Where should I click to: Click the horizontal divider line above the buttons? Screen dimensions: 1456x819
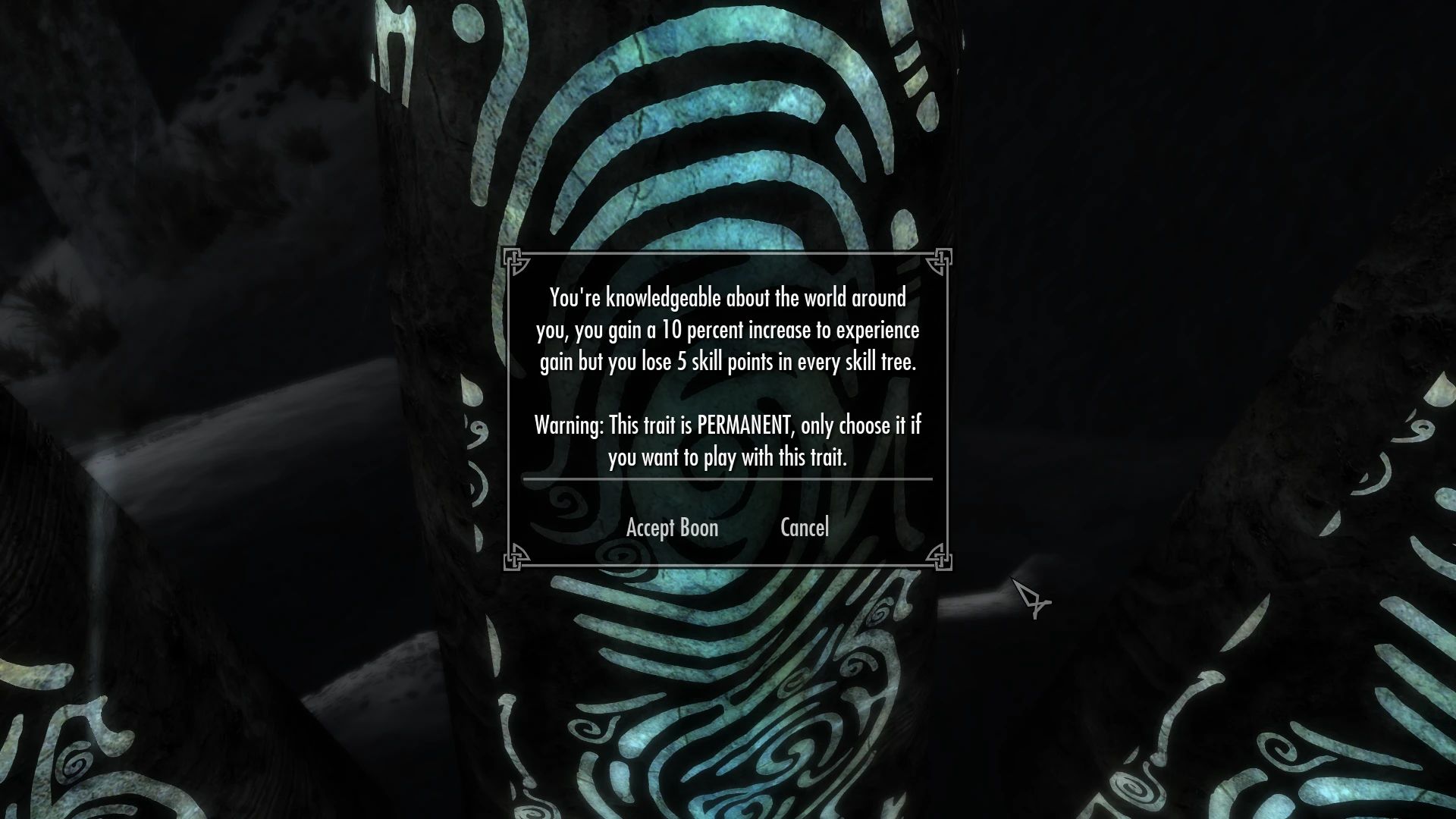tap(728, 479)
